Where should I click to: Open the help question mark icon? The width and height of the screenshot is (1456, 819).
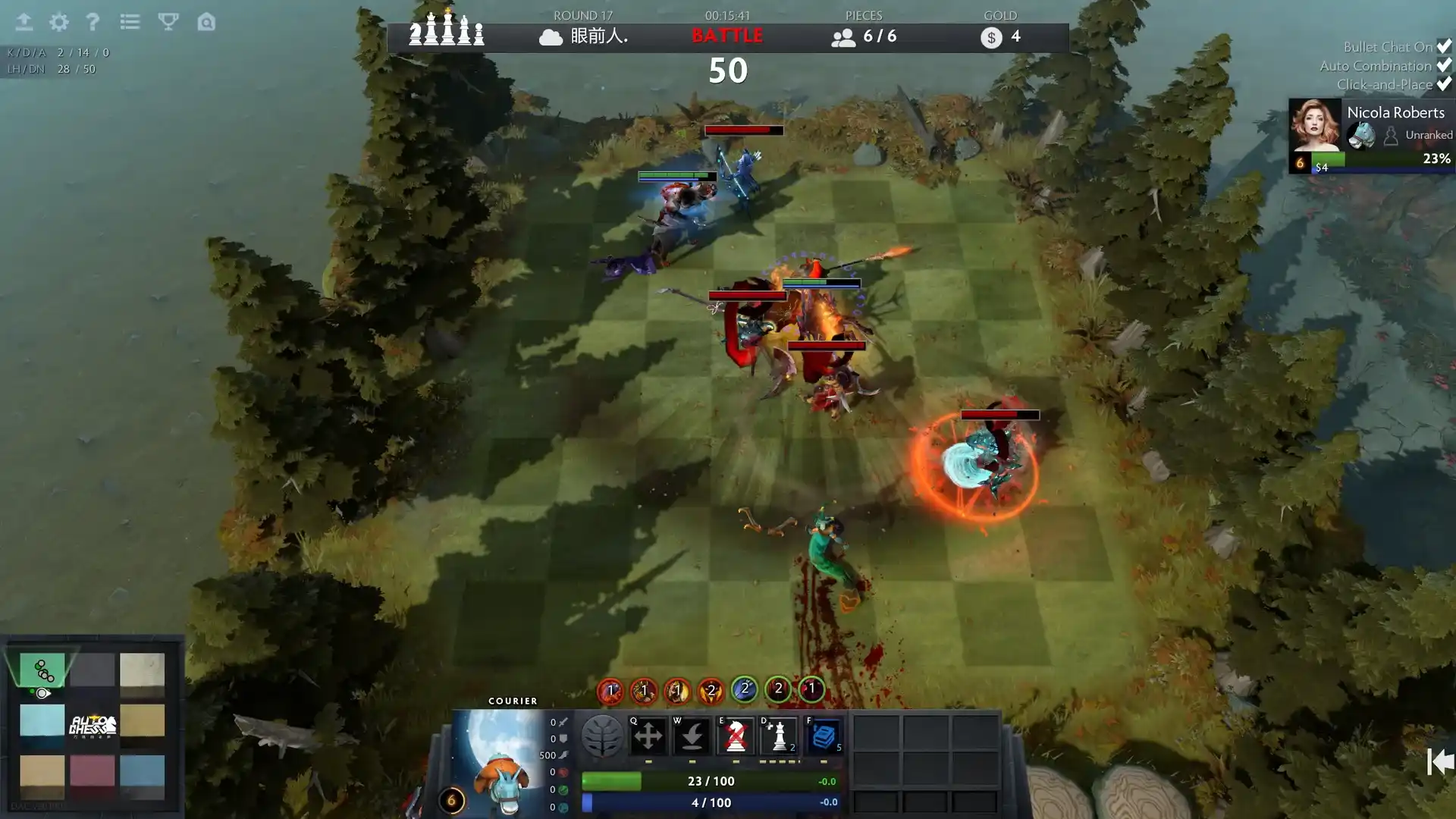point(93,23)
